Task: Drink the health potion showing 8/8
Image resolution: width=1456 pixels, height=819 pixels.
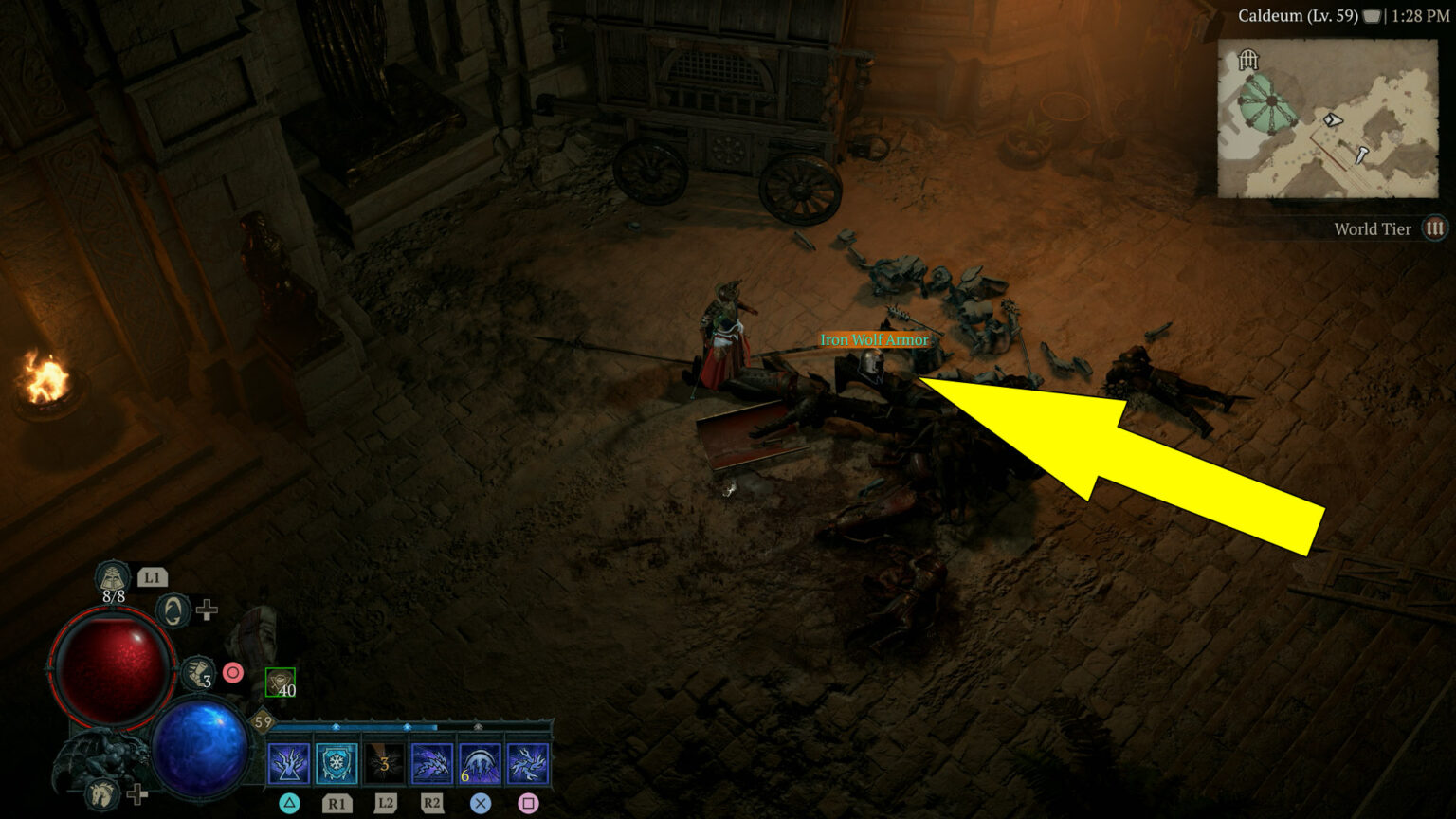Action: click(113, 577)
